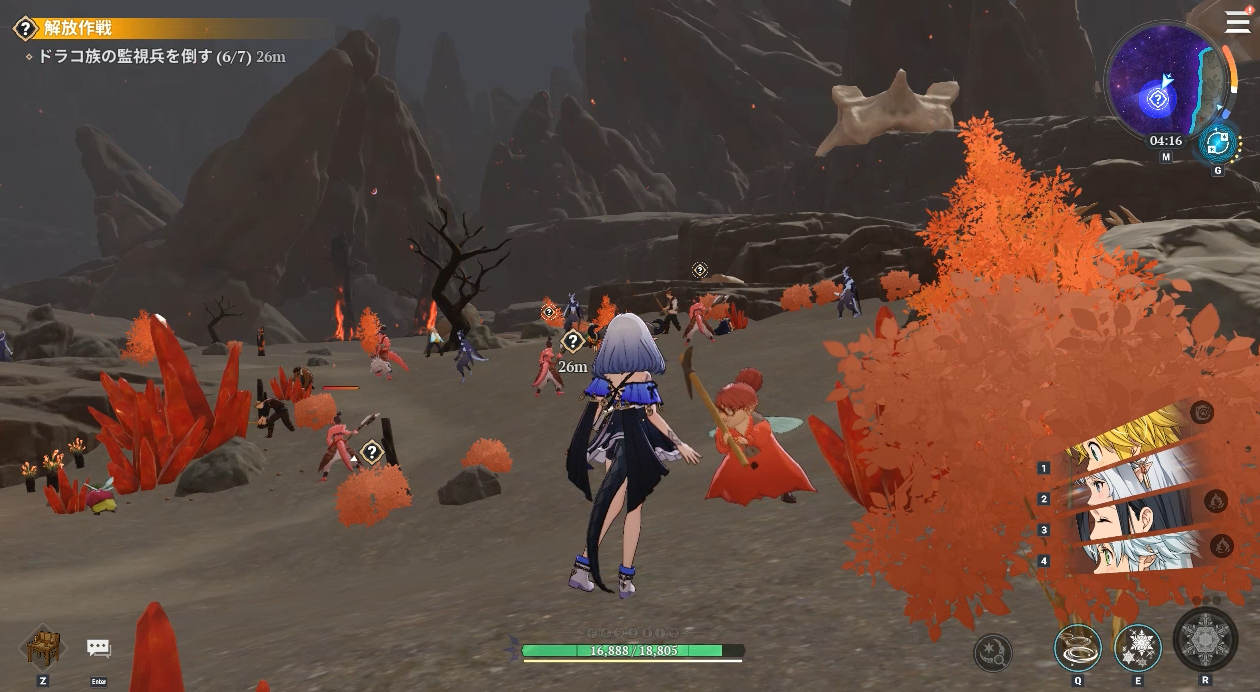Open the chat speech bubble
The width and height of the screenshot is (1260, 692).
pyautogui.click(x=98, y=649)
